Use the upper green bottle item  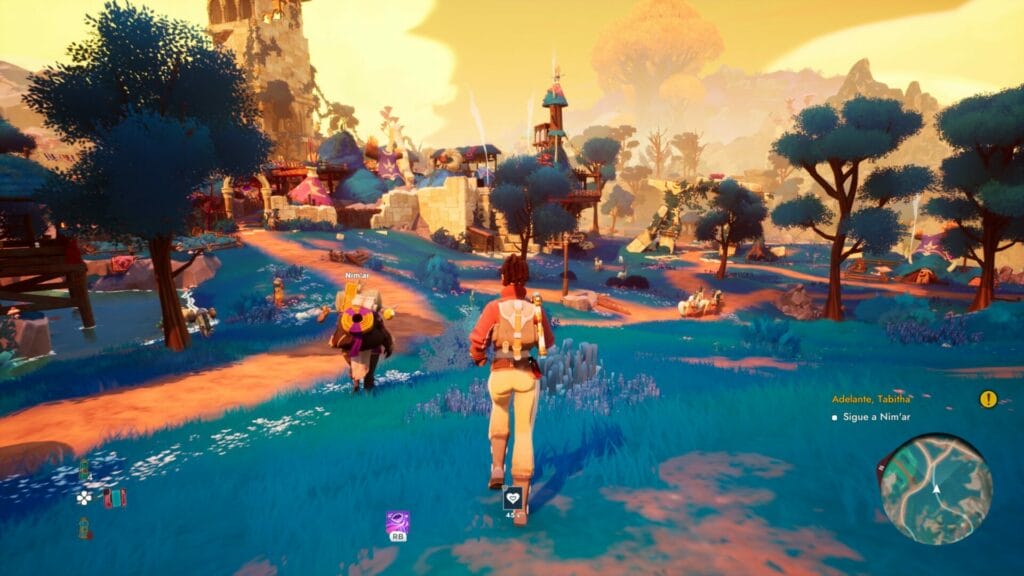coord(84,470)
